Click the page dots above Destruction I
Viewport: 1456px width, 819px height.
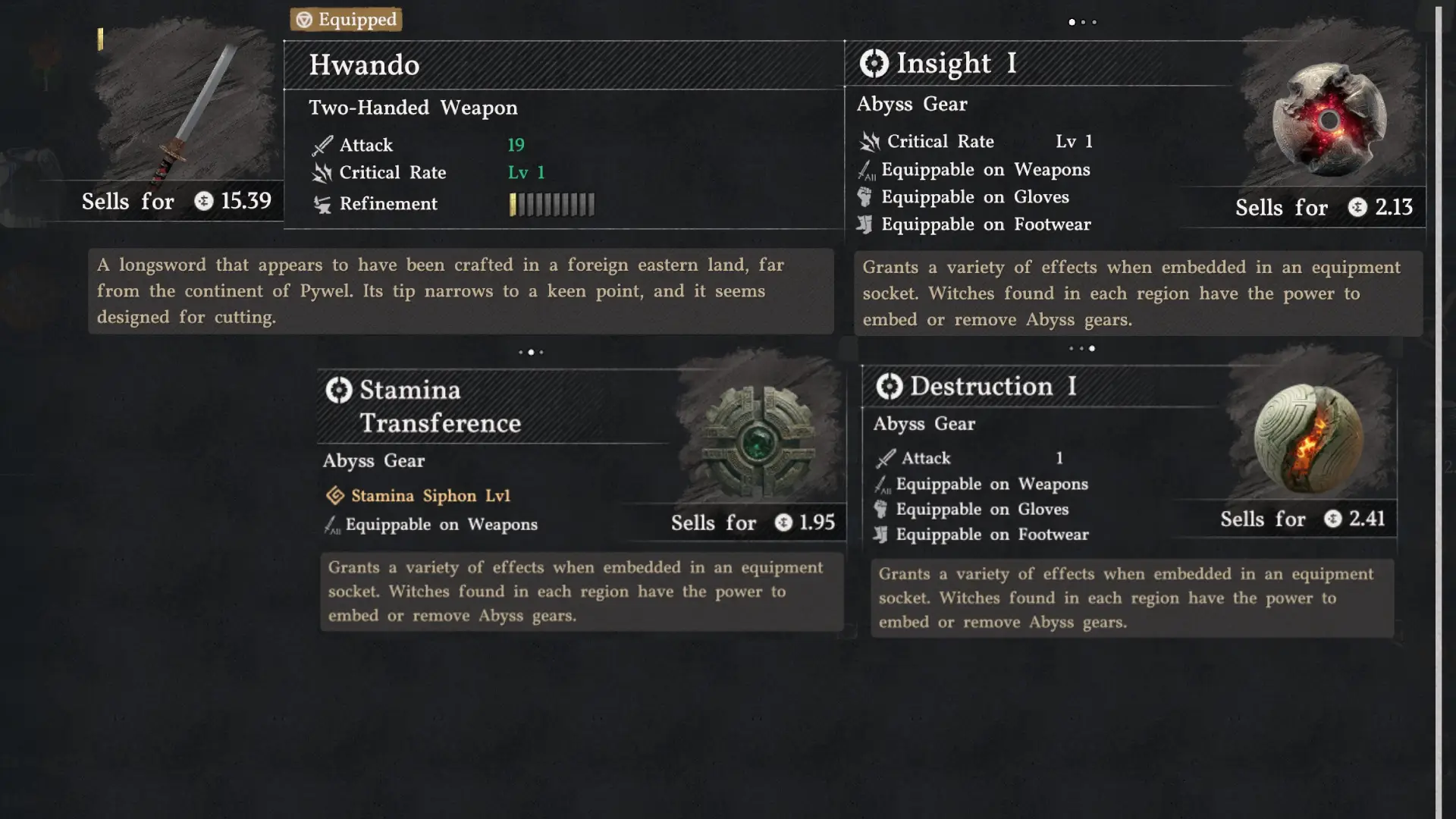pyautogui.click(x=1082, y=349)
